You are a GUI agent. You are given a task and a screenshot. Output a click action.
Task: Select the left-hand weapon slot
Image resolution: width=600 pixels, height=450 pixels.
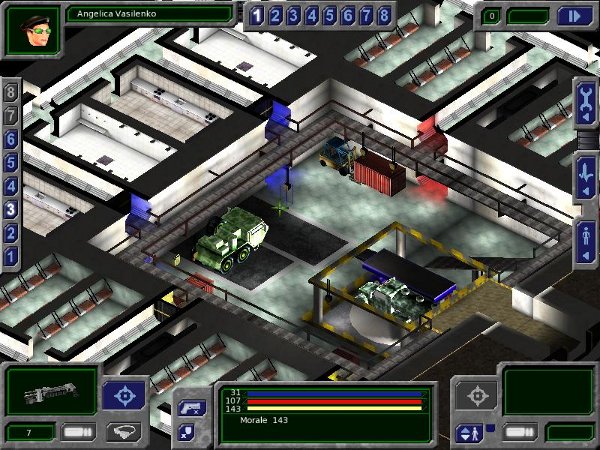click(51, 390)
